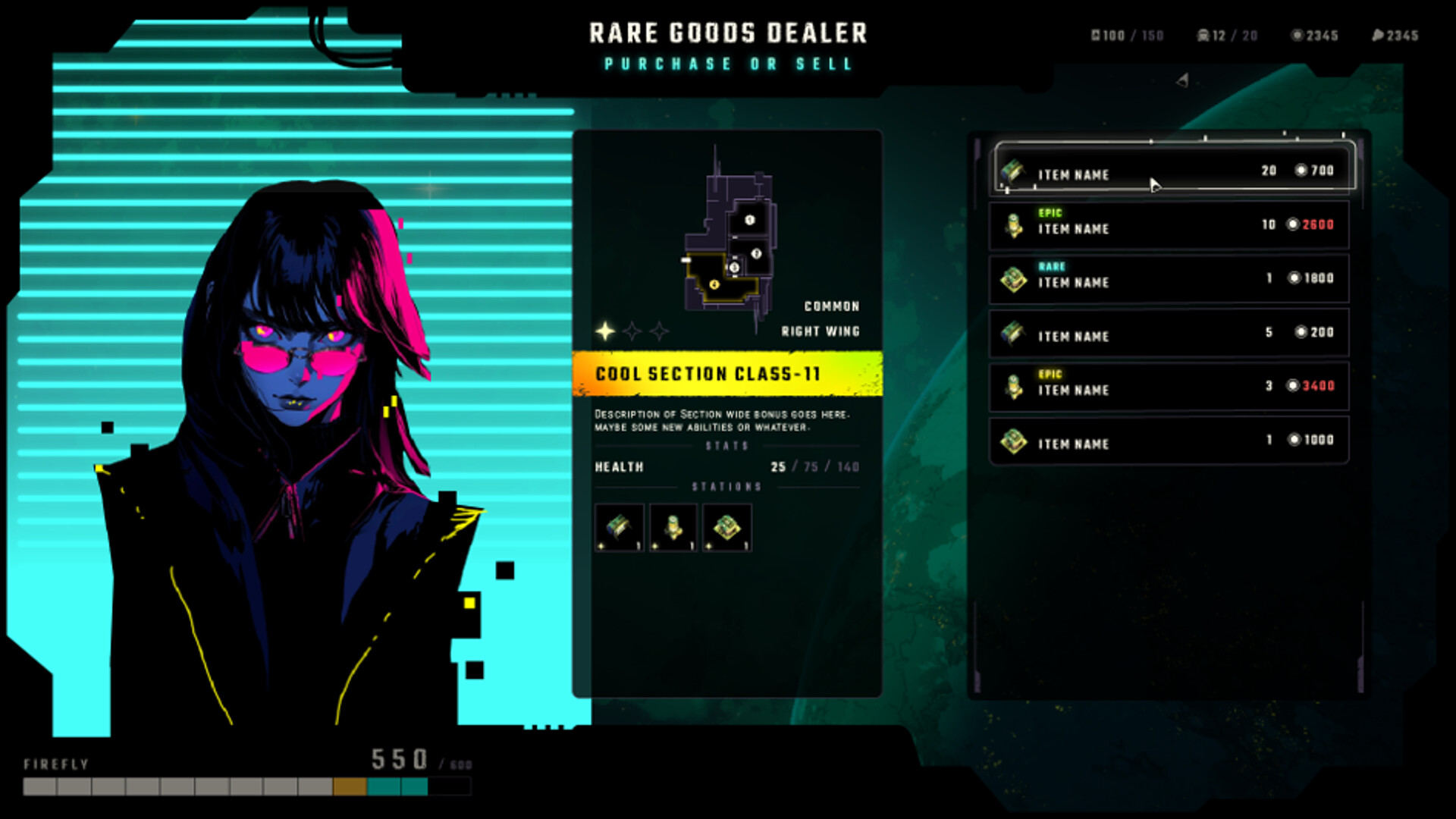Image resolution: width=1456 pixels, height=819 pixels.
Task: Toggle the second upgrade star
Action: tap(631, 330)
